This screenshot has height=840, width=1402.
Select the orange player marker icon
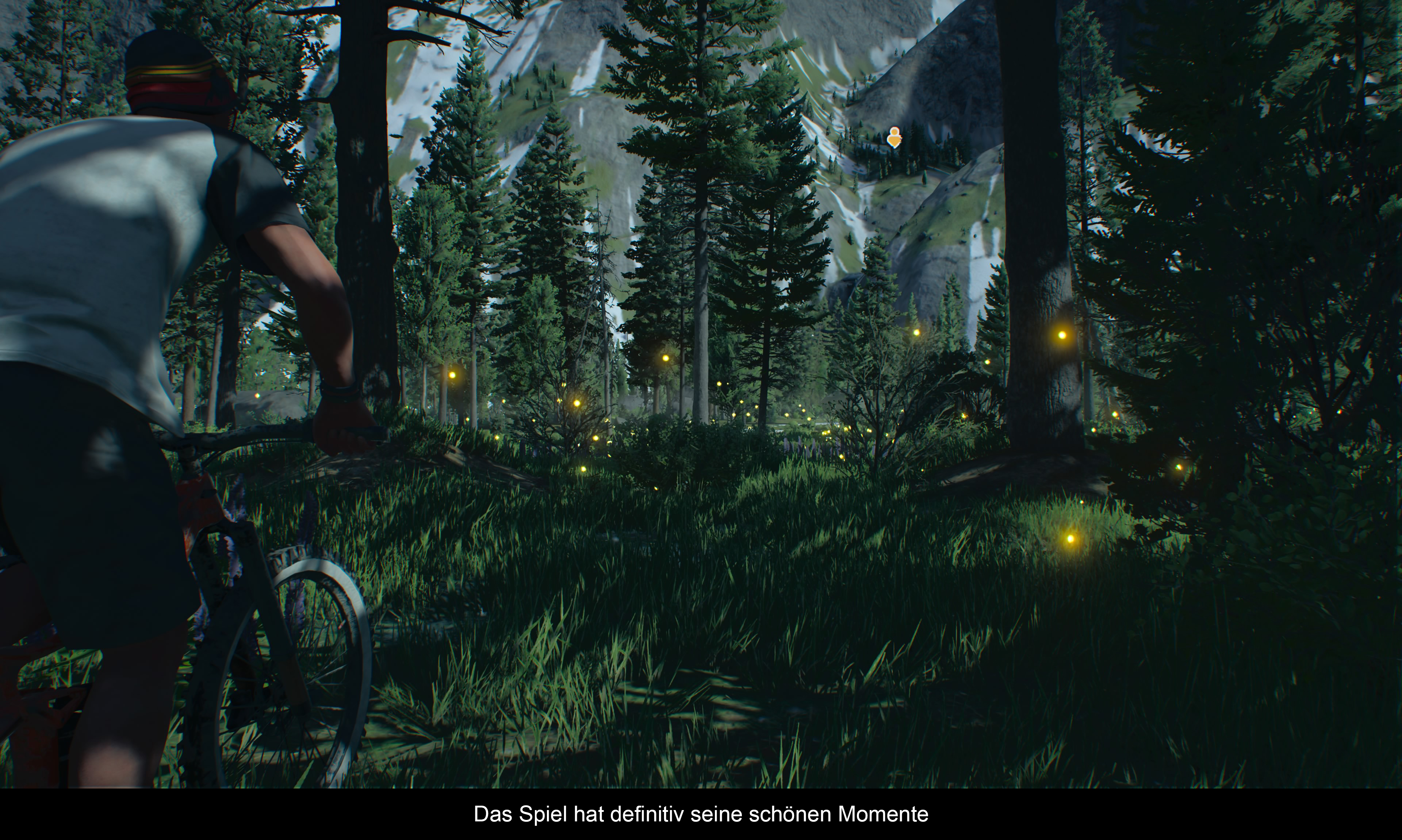tap(894, 137)
